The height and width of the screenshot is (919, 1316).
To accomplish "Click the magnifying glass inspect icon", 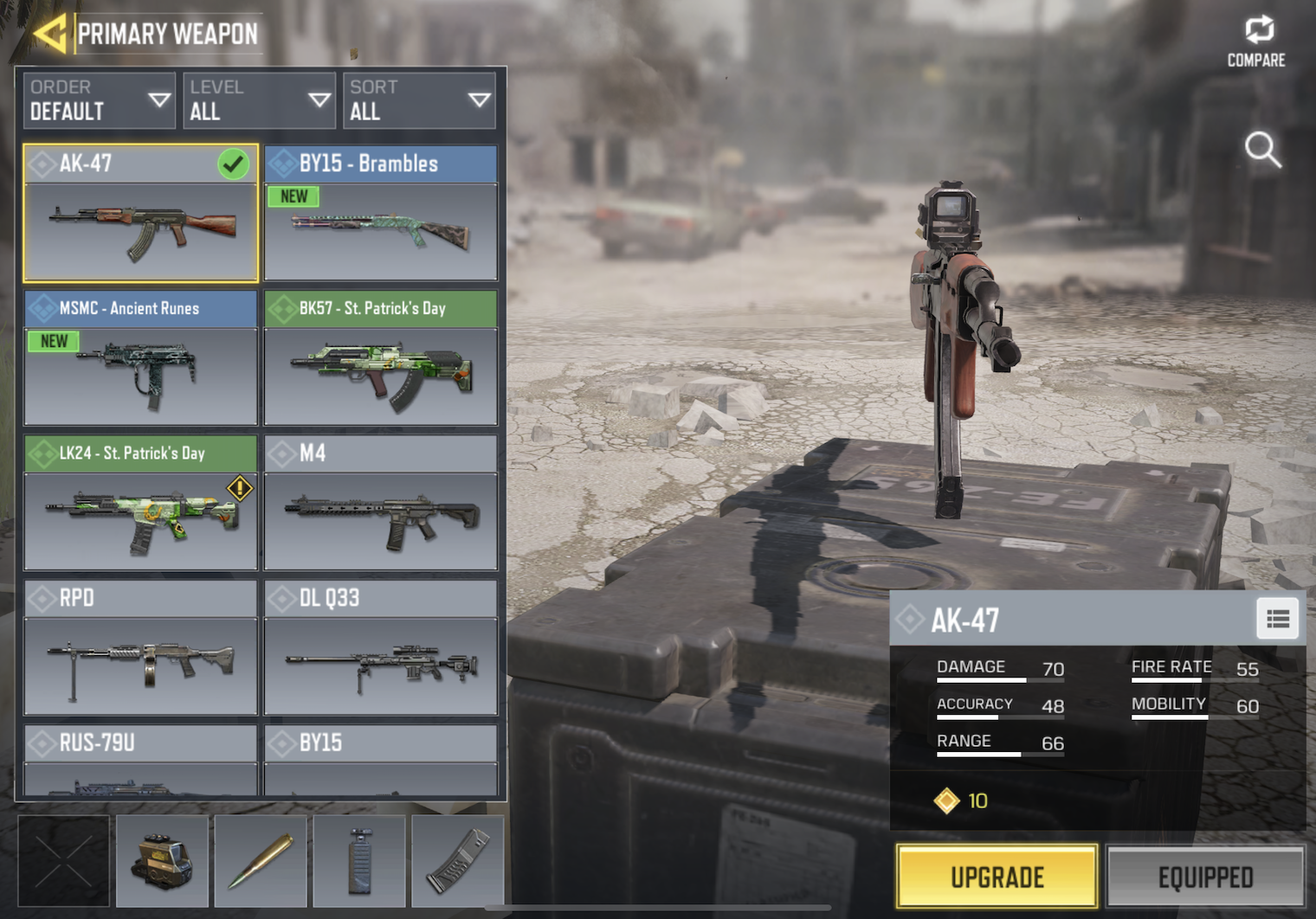I will pyautogui.click(x=1262, y=150).
